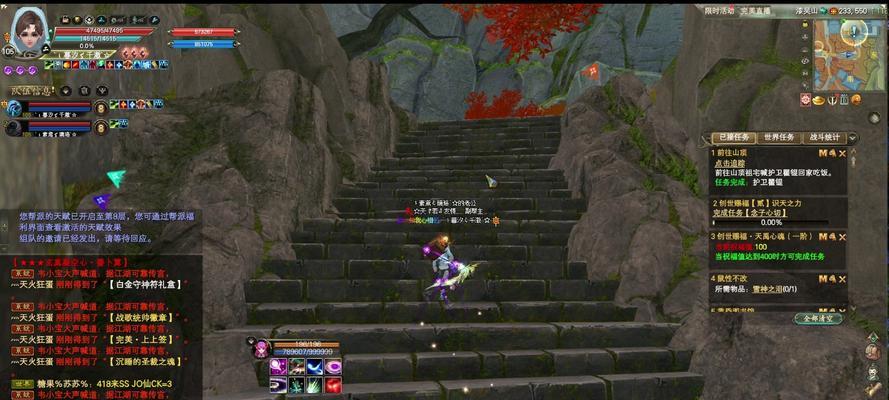Activate the red flame pet skill
This screenshot has height=400, width=889.
click(334, 385)
